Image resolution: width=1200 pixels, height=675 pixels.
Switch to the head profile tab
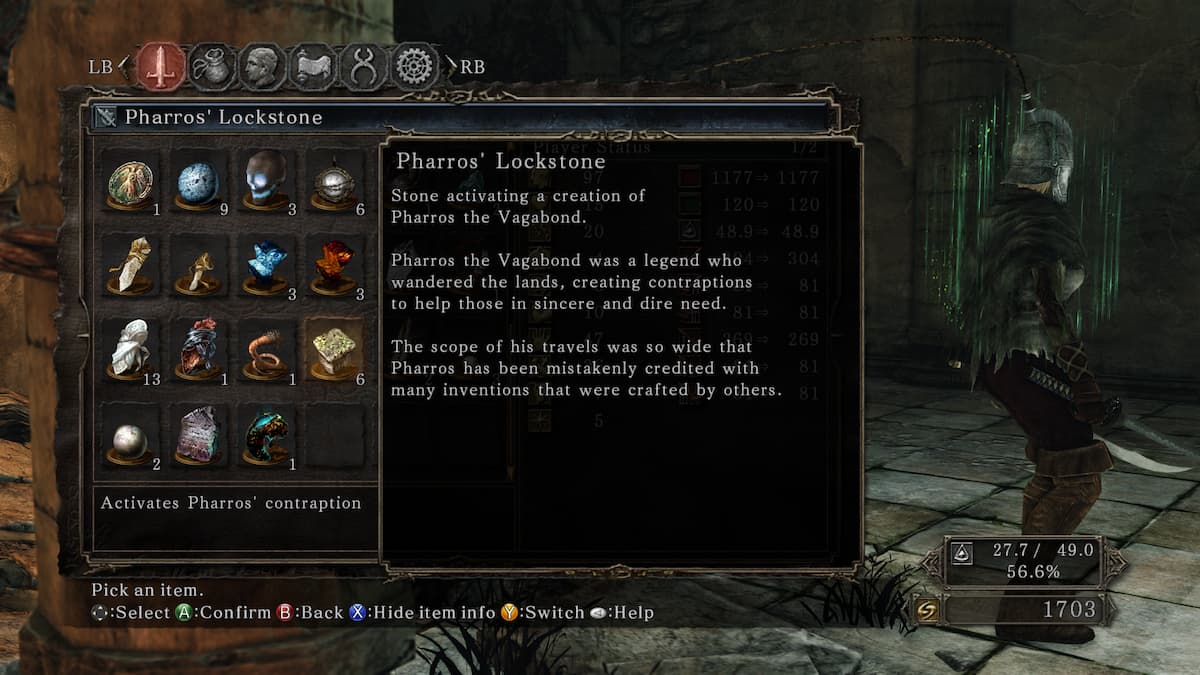[263, 67]
